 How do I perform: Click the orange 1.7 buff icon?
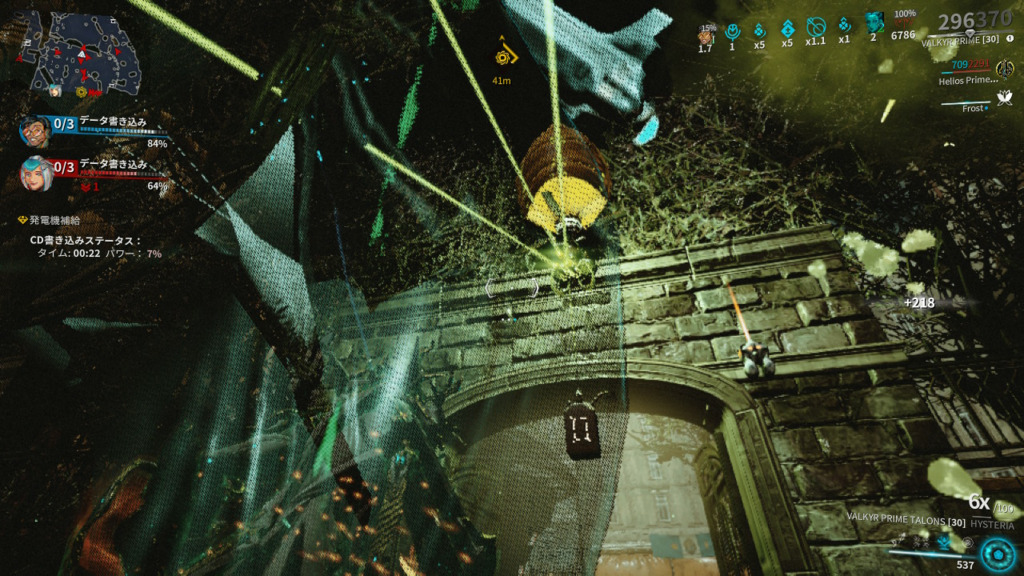click(x=705, y=35)
